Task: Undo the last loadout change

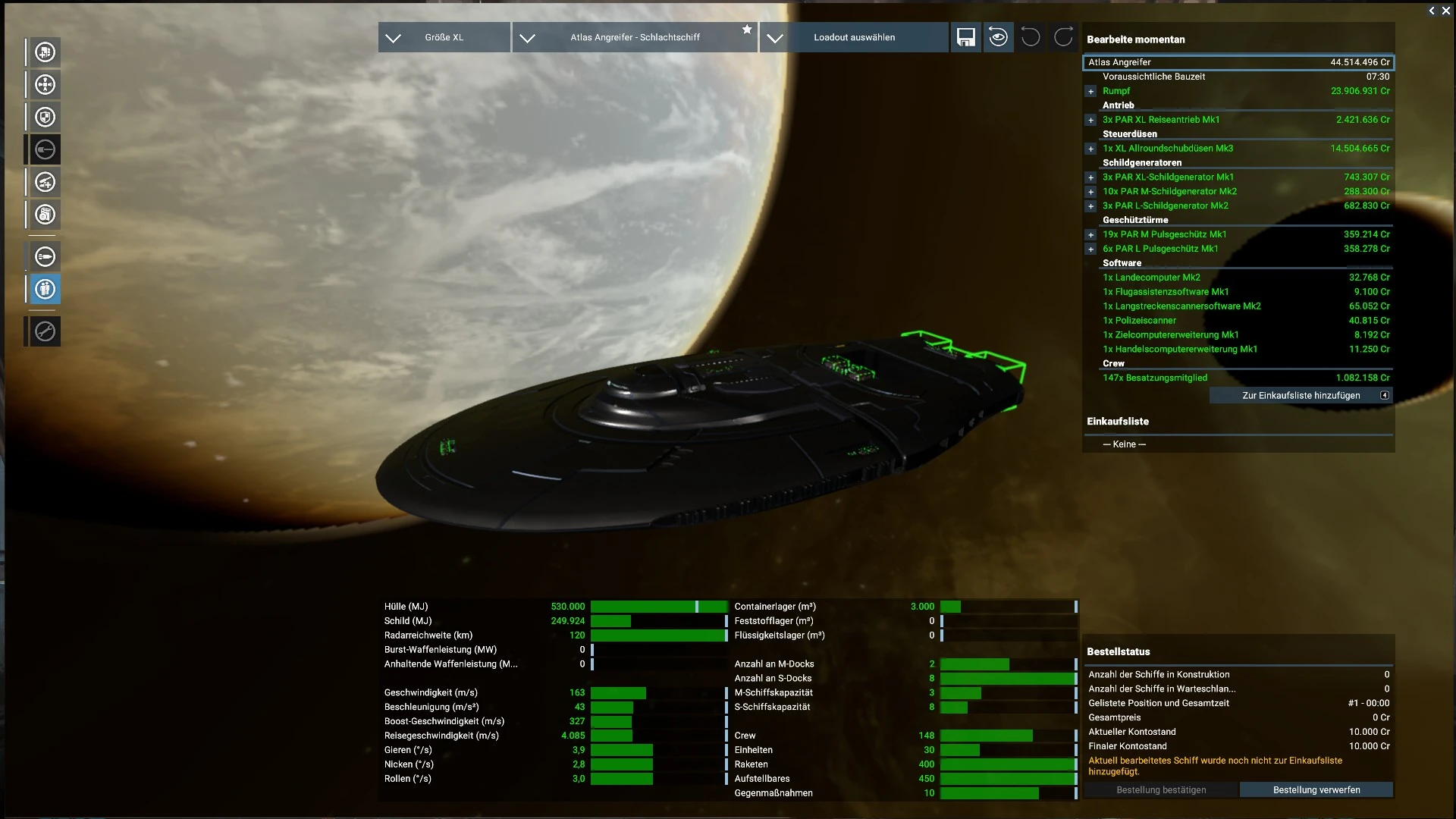Action: coord(1031,37)
